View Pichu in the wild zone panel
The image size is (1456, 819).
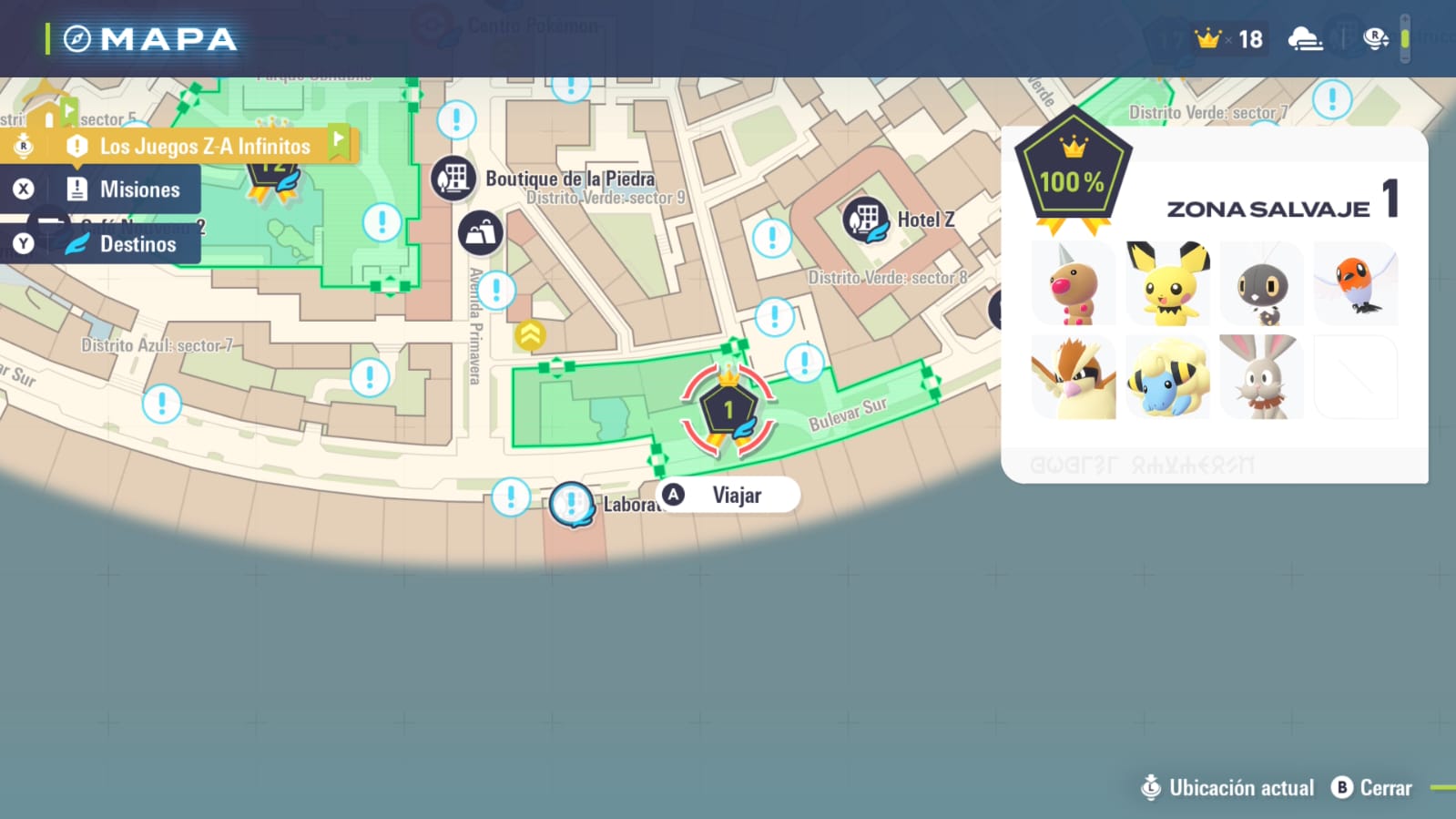point(1167,283)
